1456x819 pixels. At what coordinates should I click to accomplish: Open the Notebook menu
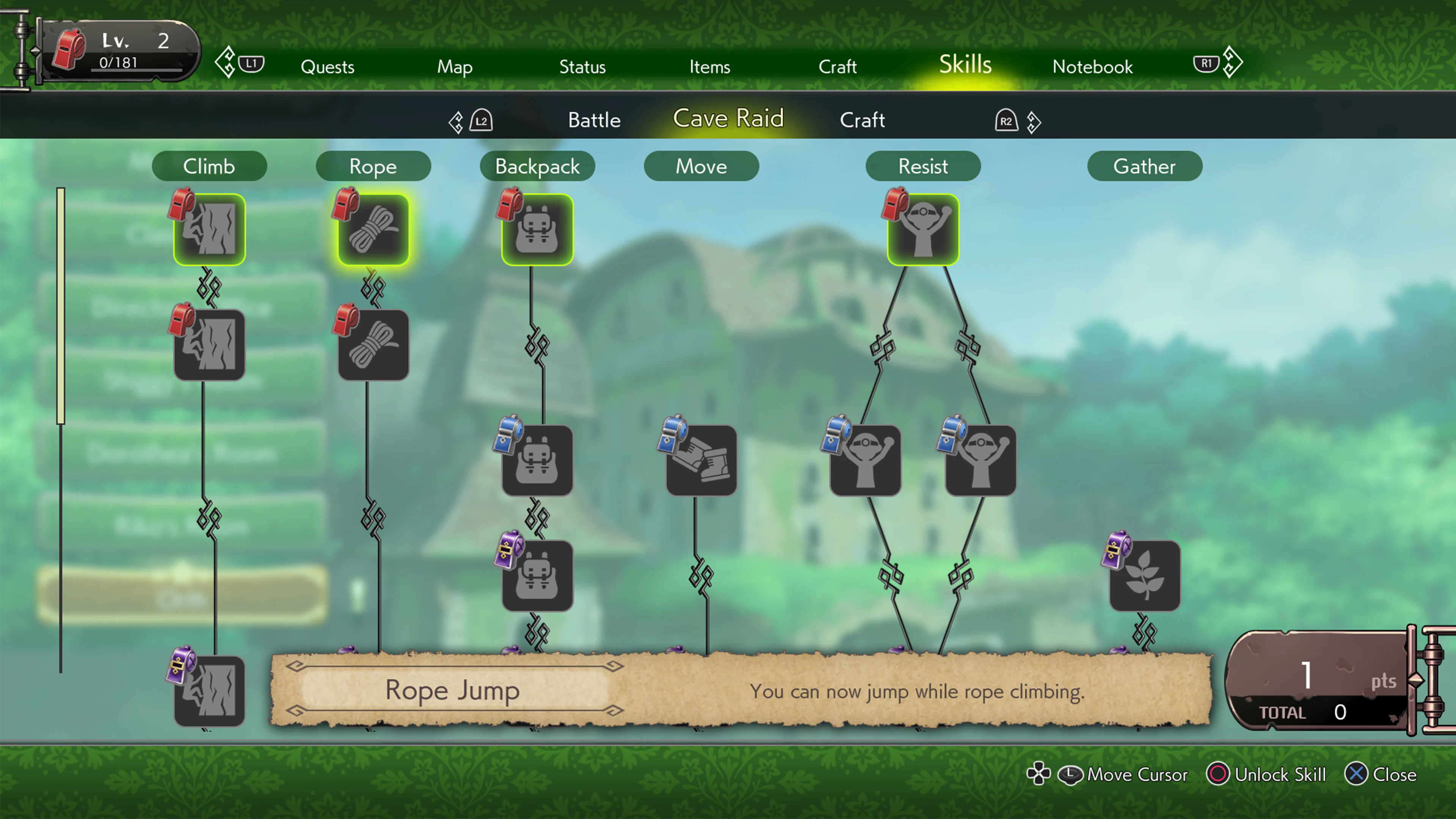(x=1092, y=67)
